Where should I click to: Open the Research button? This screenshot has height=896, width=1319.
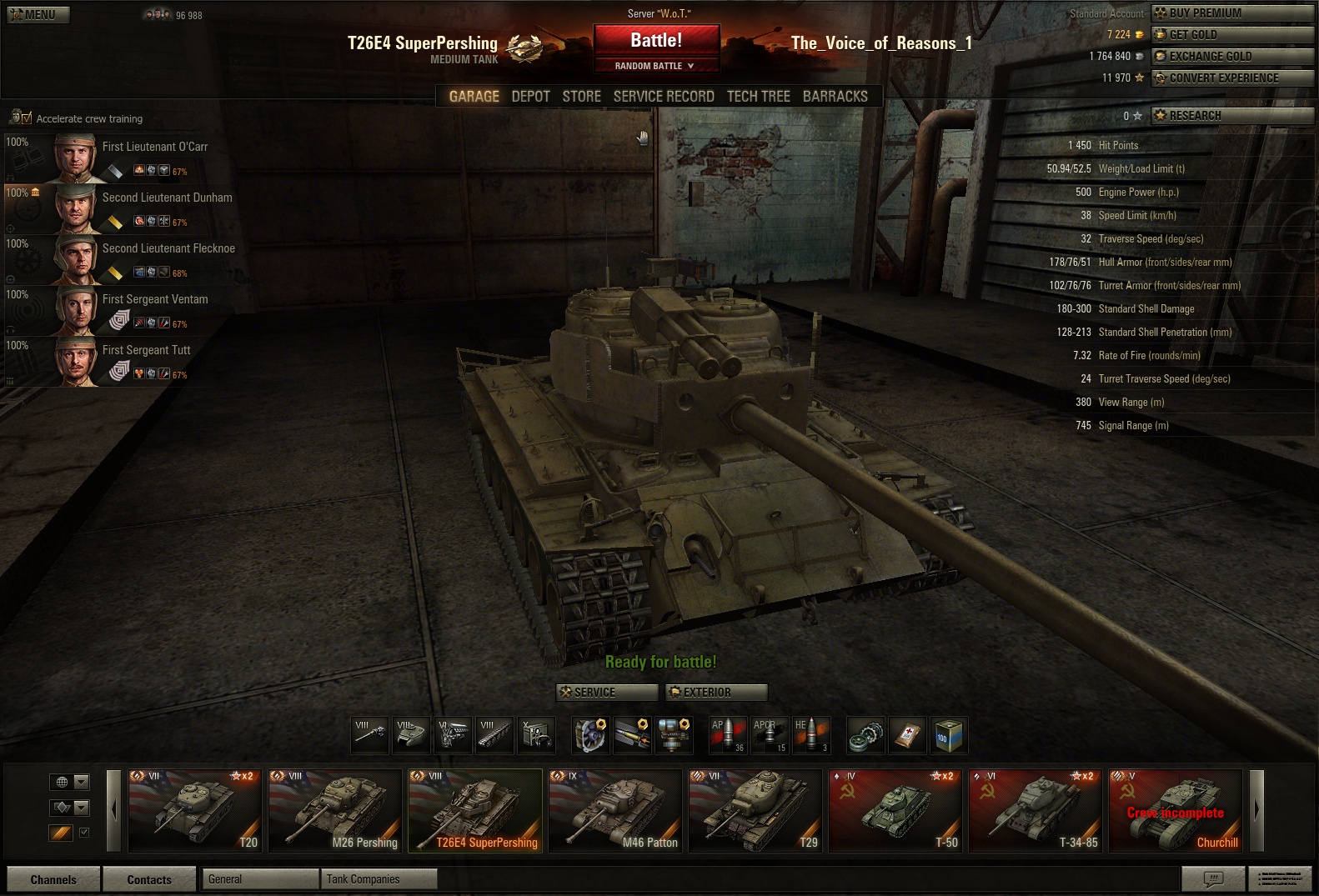(1231, 116)
